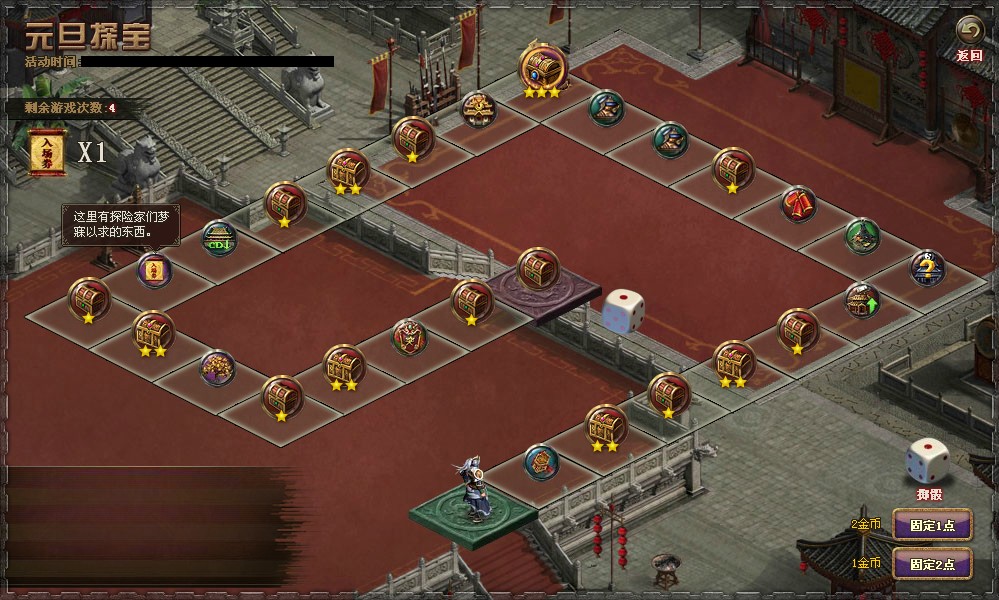Select the three-star treasure chest tile

(x=541, y=67)
